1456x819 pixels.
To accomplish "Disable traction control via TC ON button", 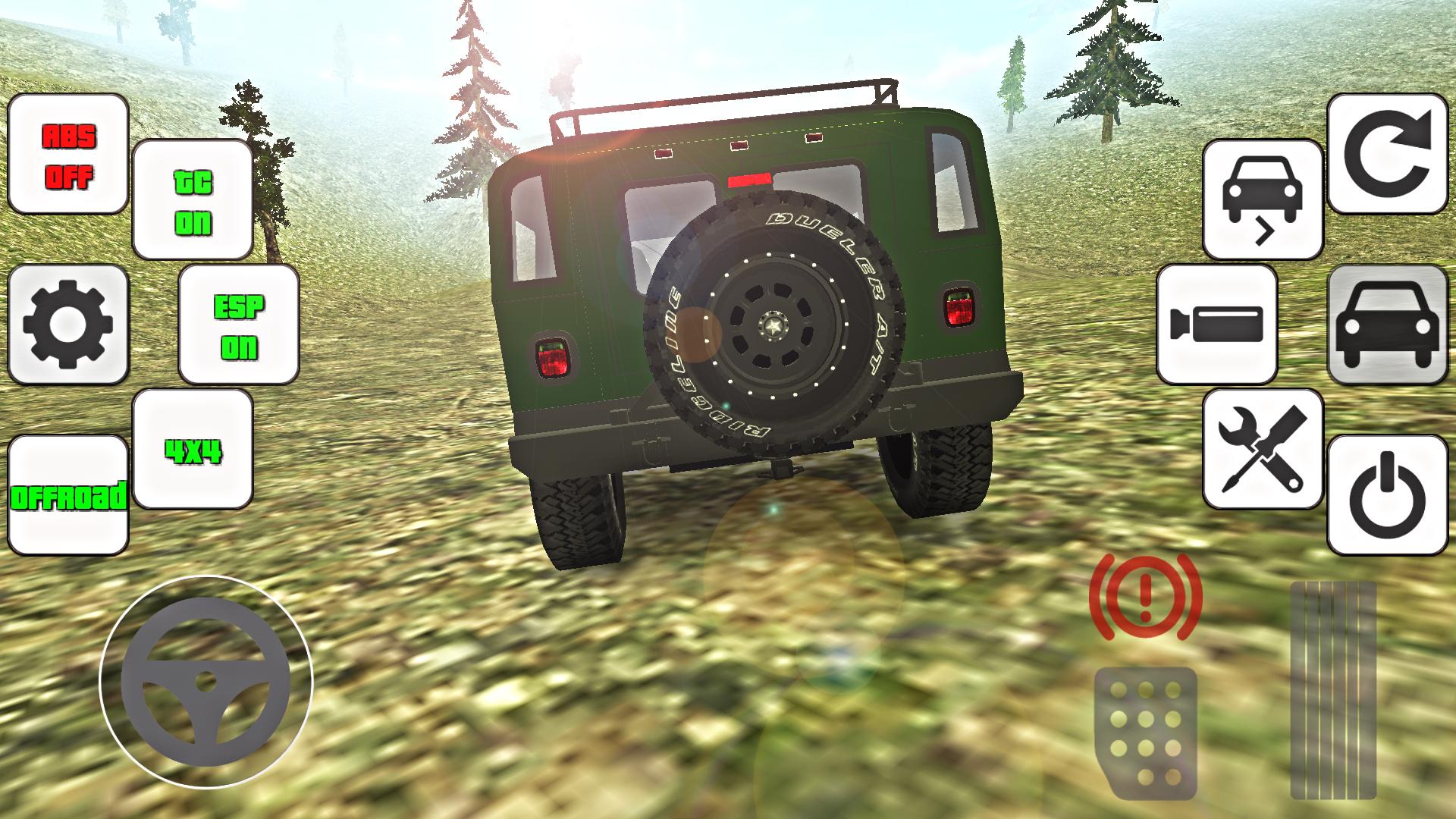I will [x=192, y=199].
